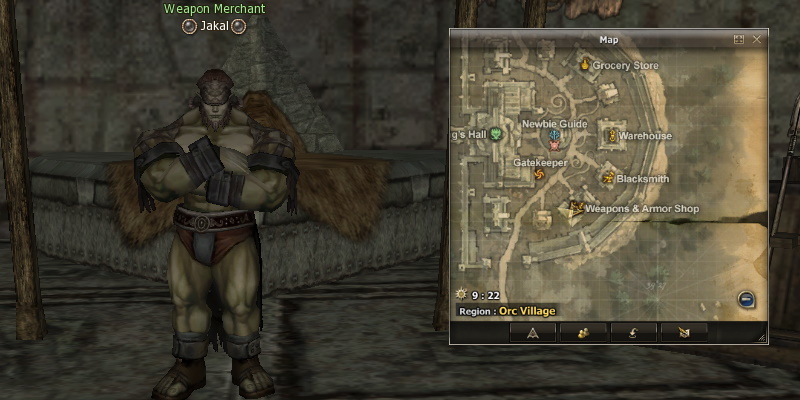Zoom out with the blue minus button
The height and width of the screenshot is (400, 800).
click(x=746, y=299)
